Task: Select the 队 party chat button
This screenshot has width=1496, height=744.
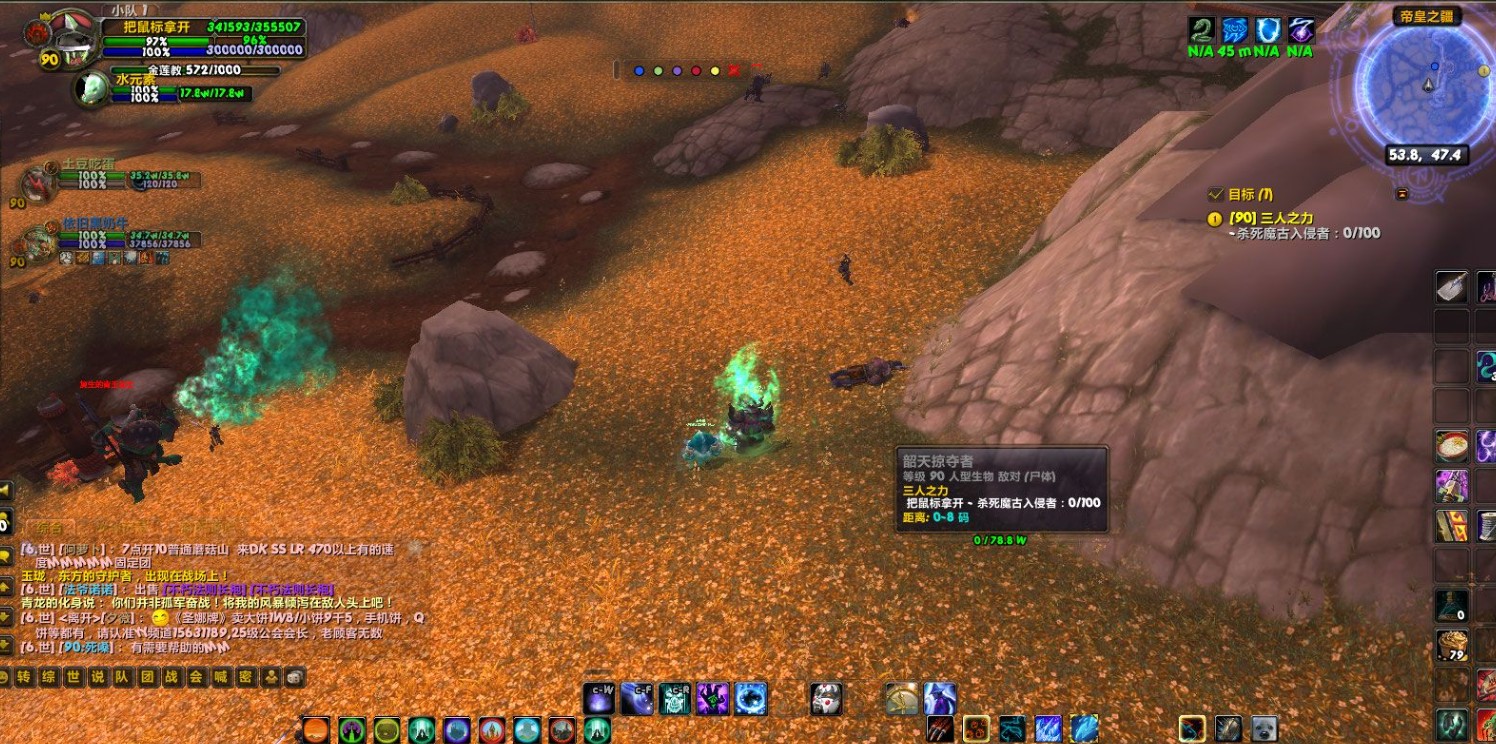Action: pos(122,677)
